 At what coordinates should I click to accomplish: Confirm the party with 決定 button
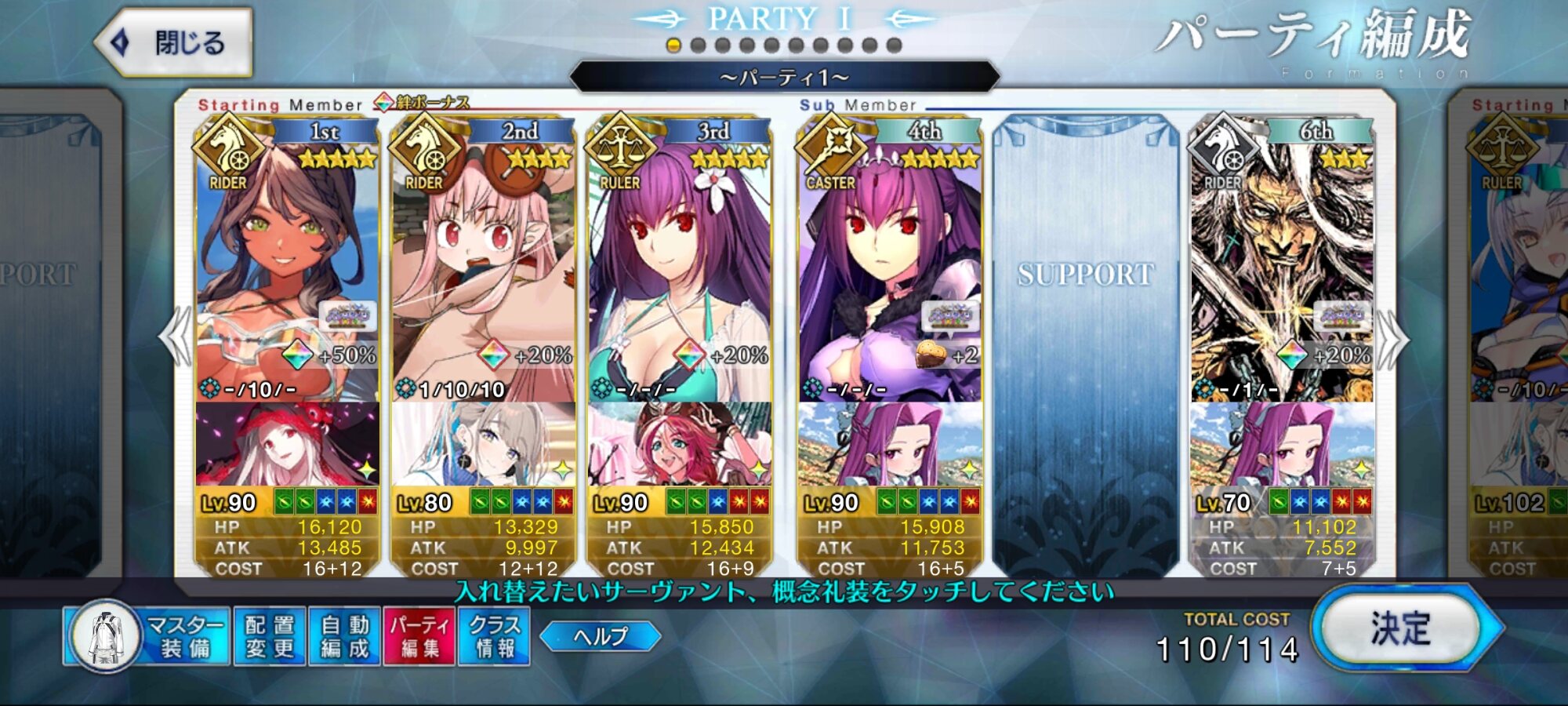tap(1403, 629)
